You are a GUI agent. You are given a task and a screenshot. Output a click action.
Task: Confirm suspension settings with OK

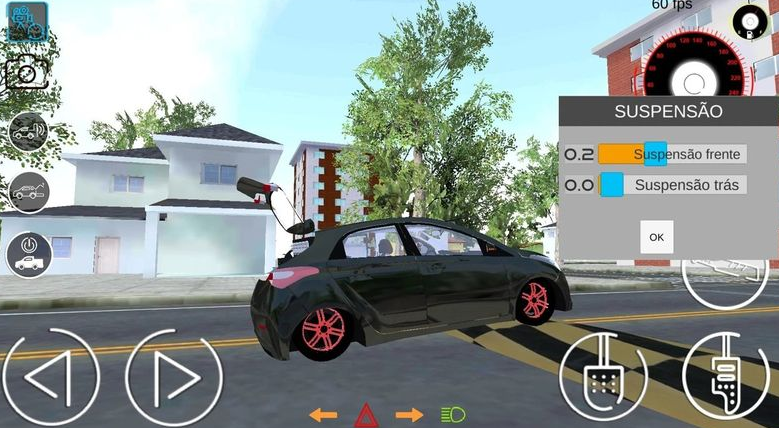coord(656,237)
